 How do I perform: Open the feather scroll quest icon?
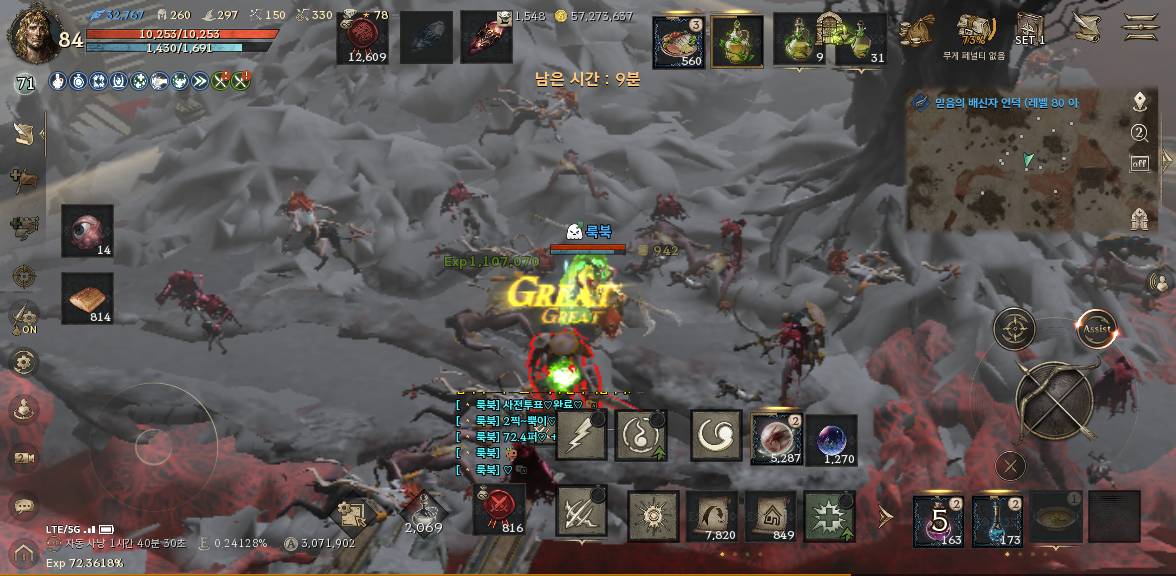[x=1085, y=28]
